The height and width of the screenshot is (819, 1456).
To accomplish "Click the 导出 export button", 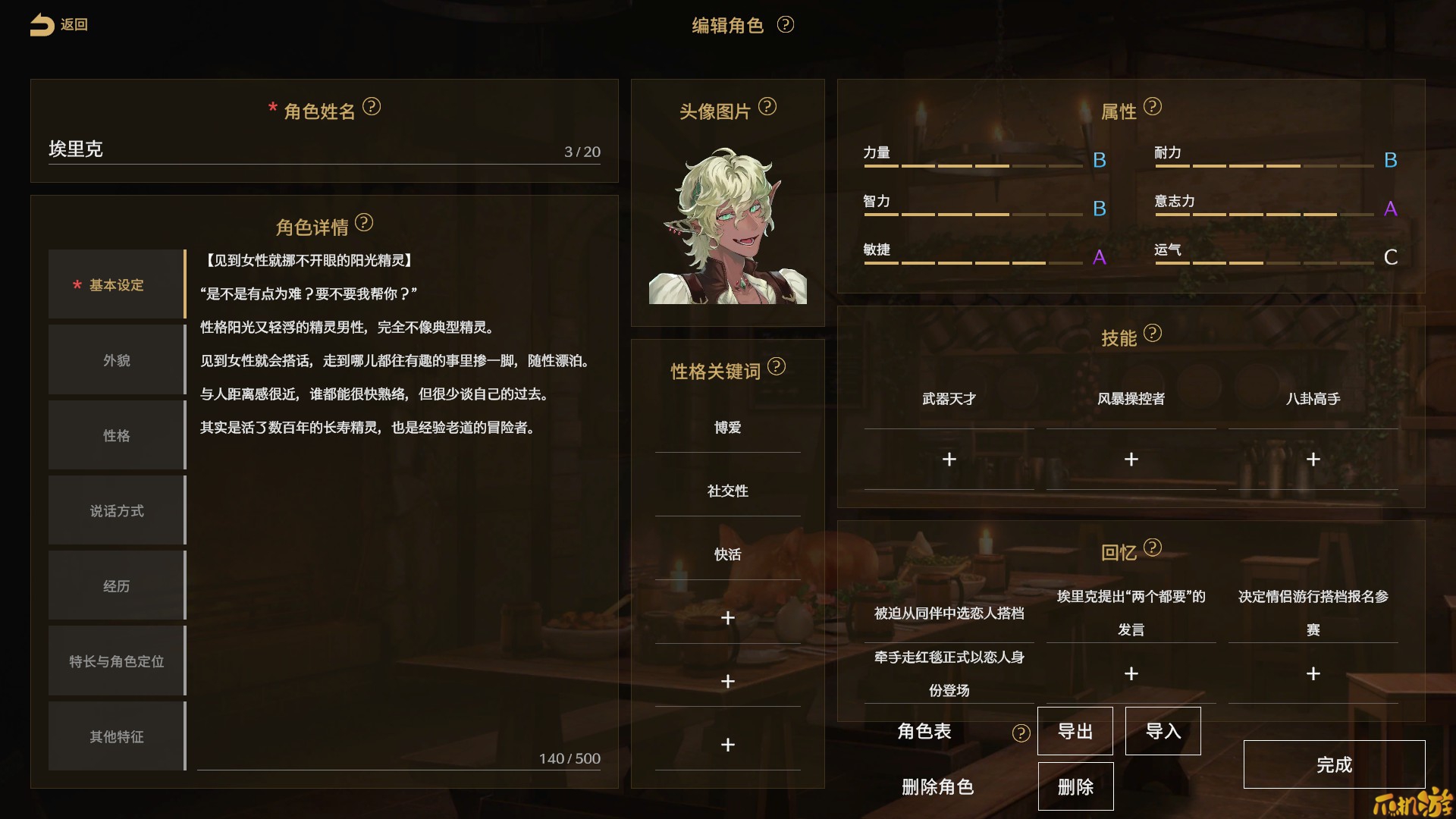I will coord(1075,731).
